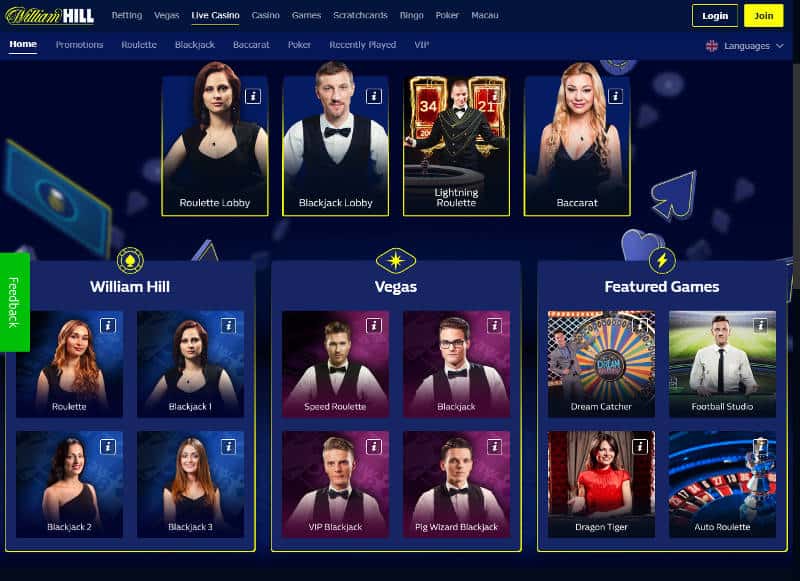
Task: Open the VIP Blackjack table
Action: (335, 484)
